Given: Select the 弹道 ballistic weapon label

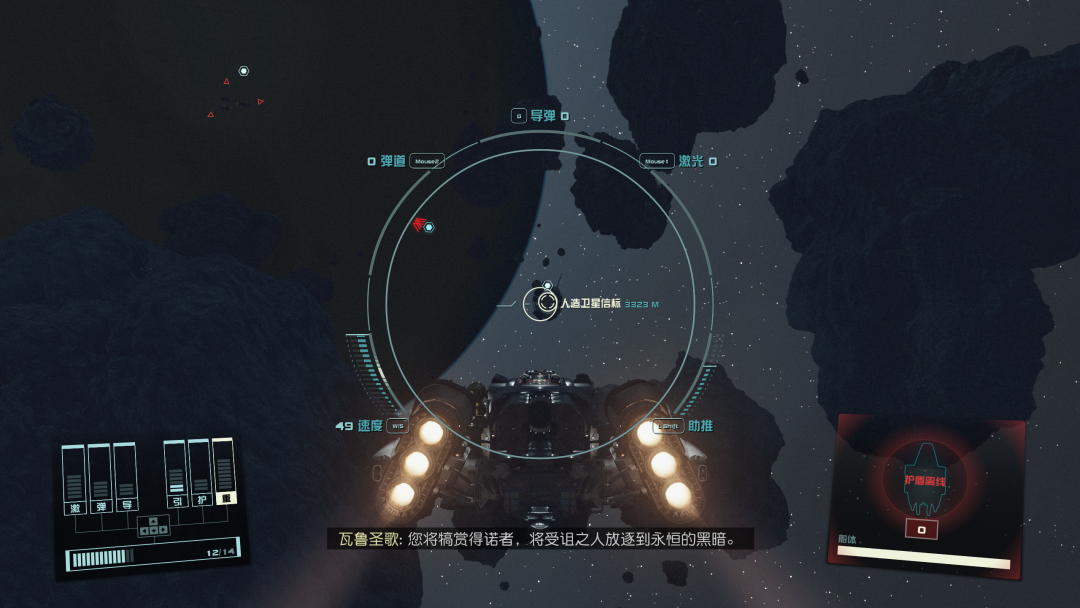Looking at the screenshot, I should pyautogui.click(x=393, y=161).
